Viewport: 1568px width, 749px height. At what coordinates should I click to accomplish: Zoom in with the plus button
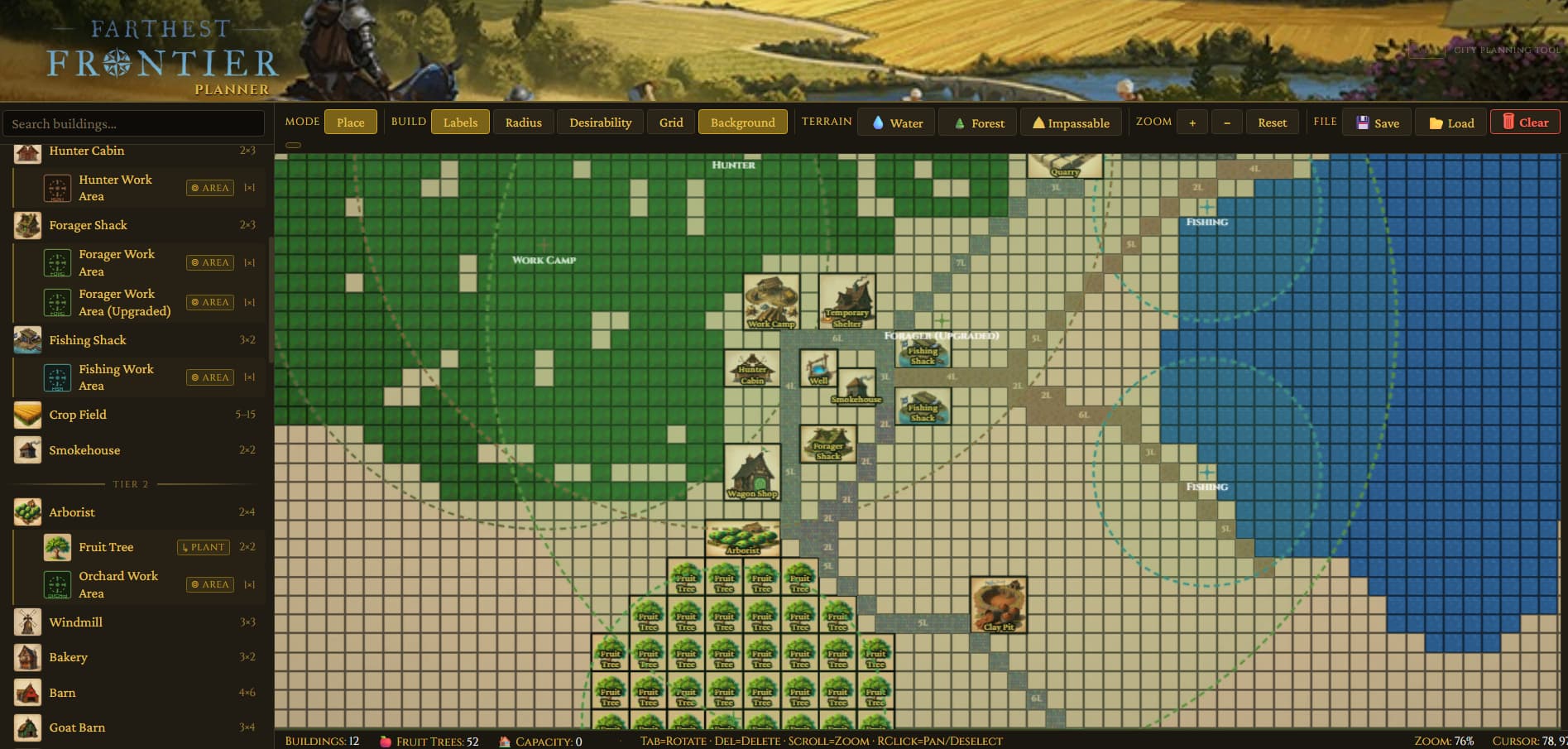pyautogui.click(x=1192, y=122)
